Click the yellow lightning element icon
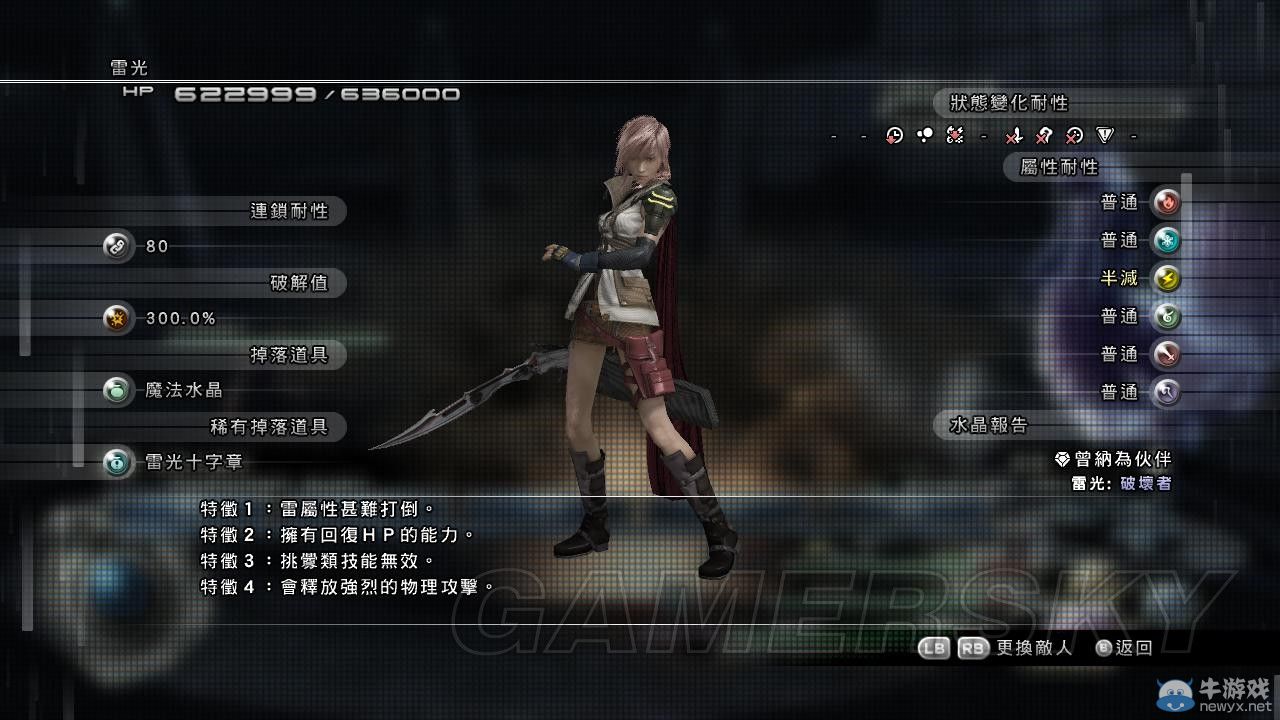1280x720 pixels. (x=1165, y=279)
